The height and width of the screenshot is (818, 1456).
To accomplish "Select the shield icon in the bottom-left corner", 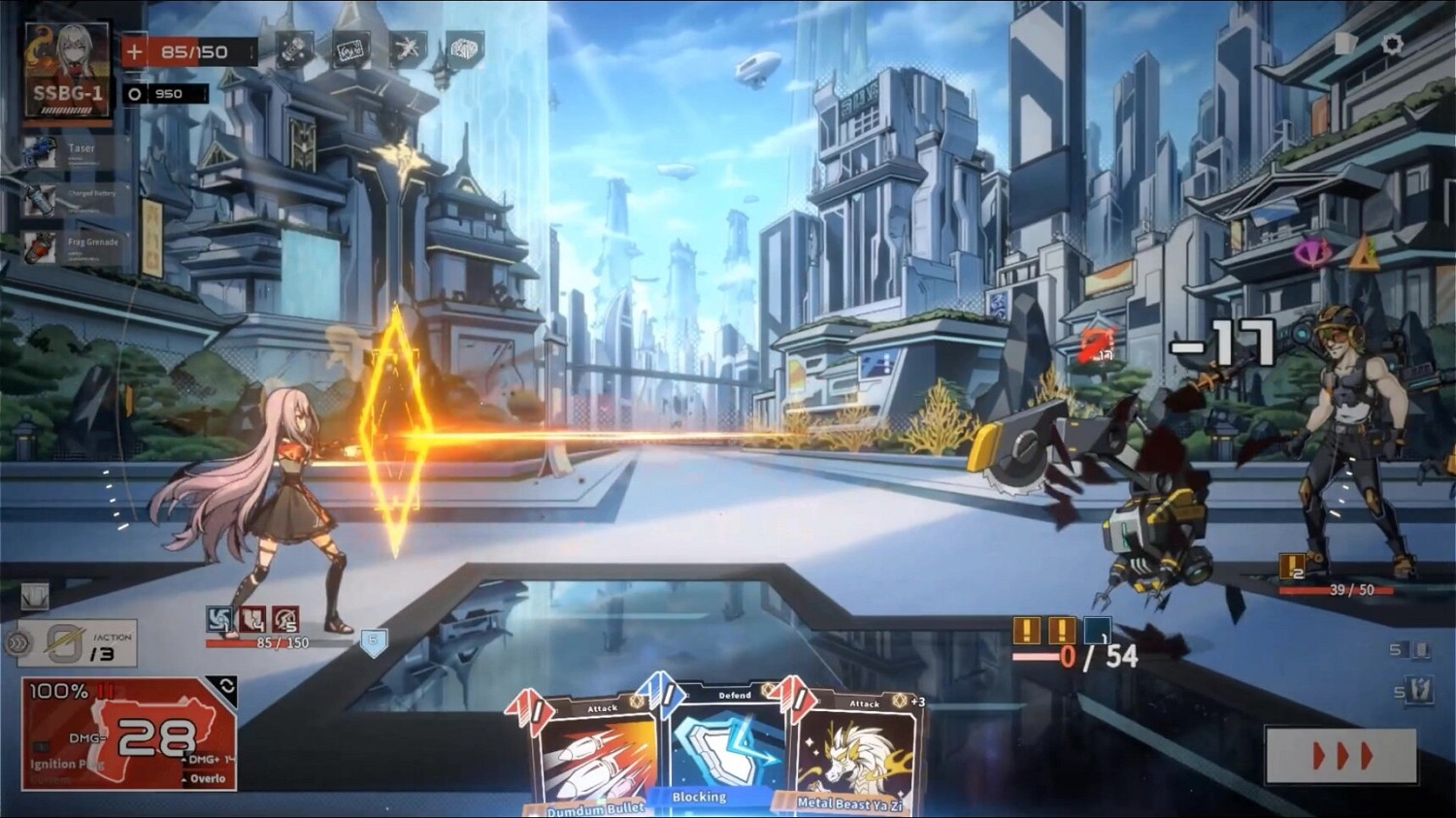I will tap(34, 595).
